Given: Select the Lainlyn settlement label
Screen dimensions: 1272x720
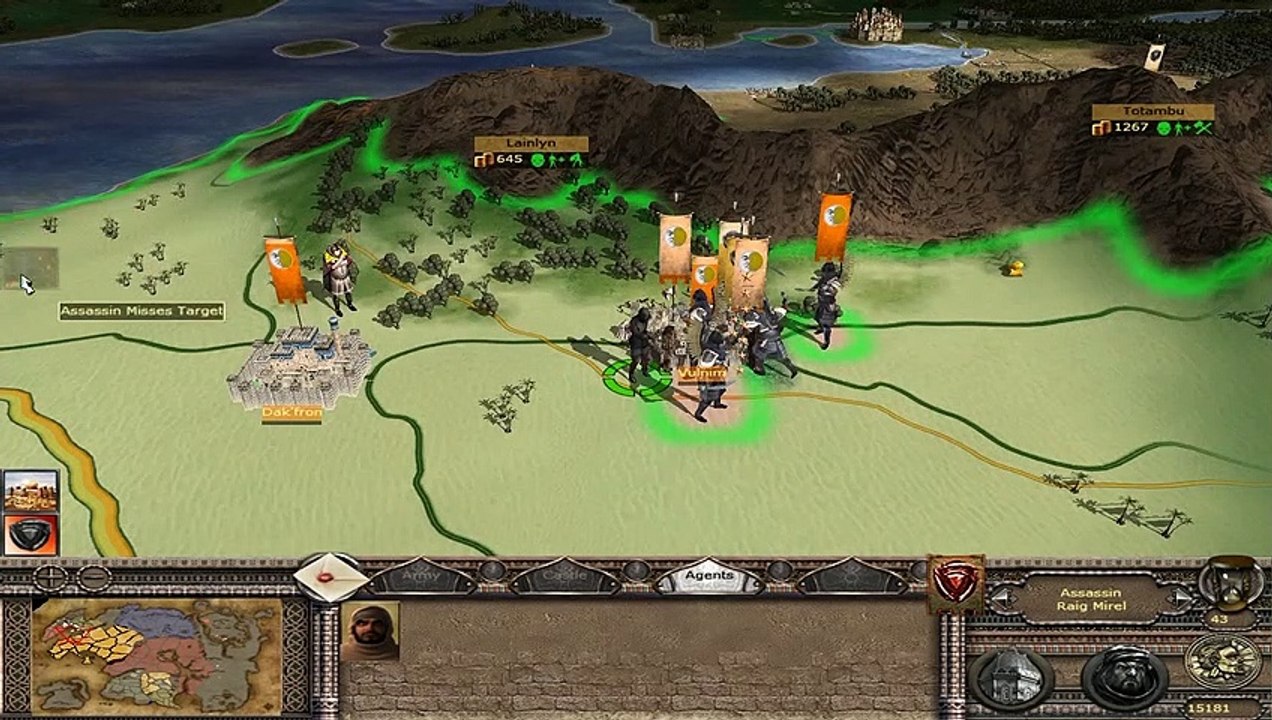Looking at the screenshot, I should click(530, 143).
